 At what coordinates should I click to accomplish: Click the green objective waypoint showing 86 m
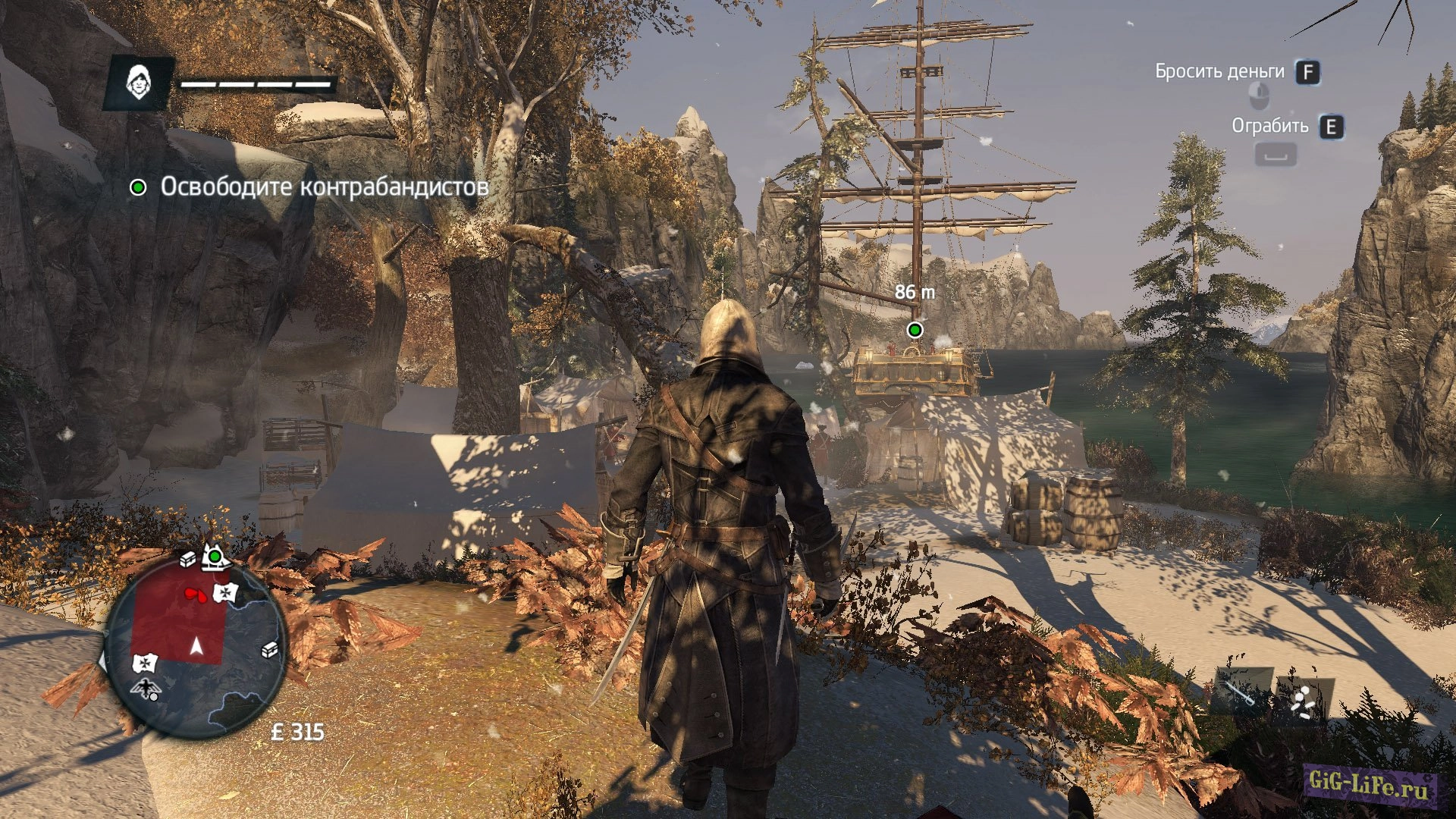click(915, 330)
